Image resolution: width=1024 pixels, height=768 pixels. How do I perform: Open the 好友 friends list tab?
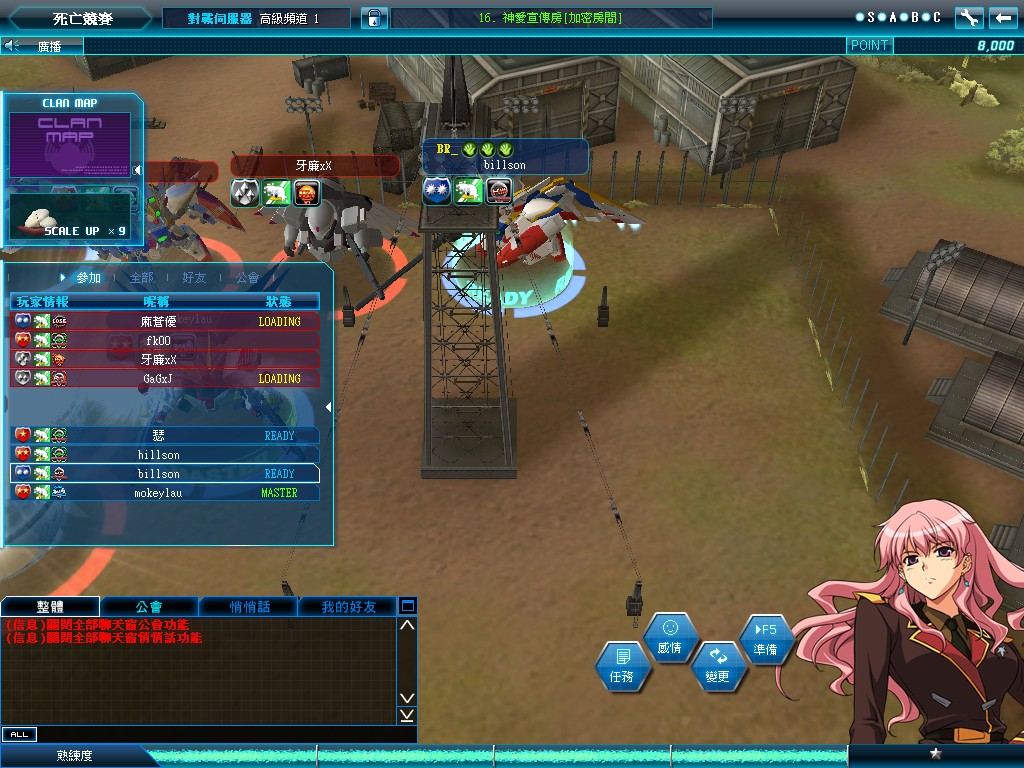(195, 278)
